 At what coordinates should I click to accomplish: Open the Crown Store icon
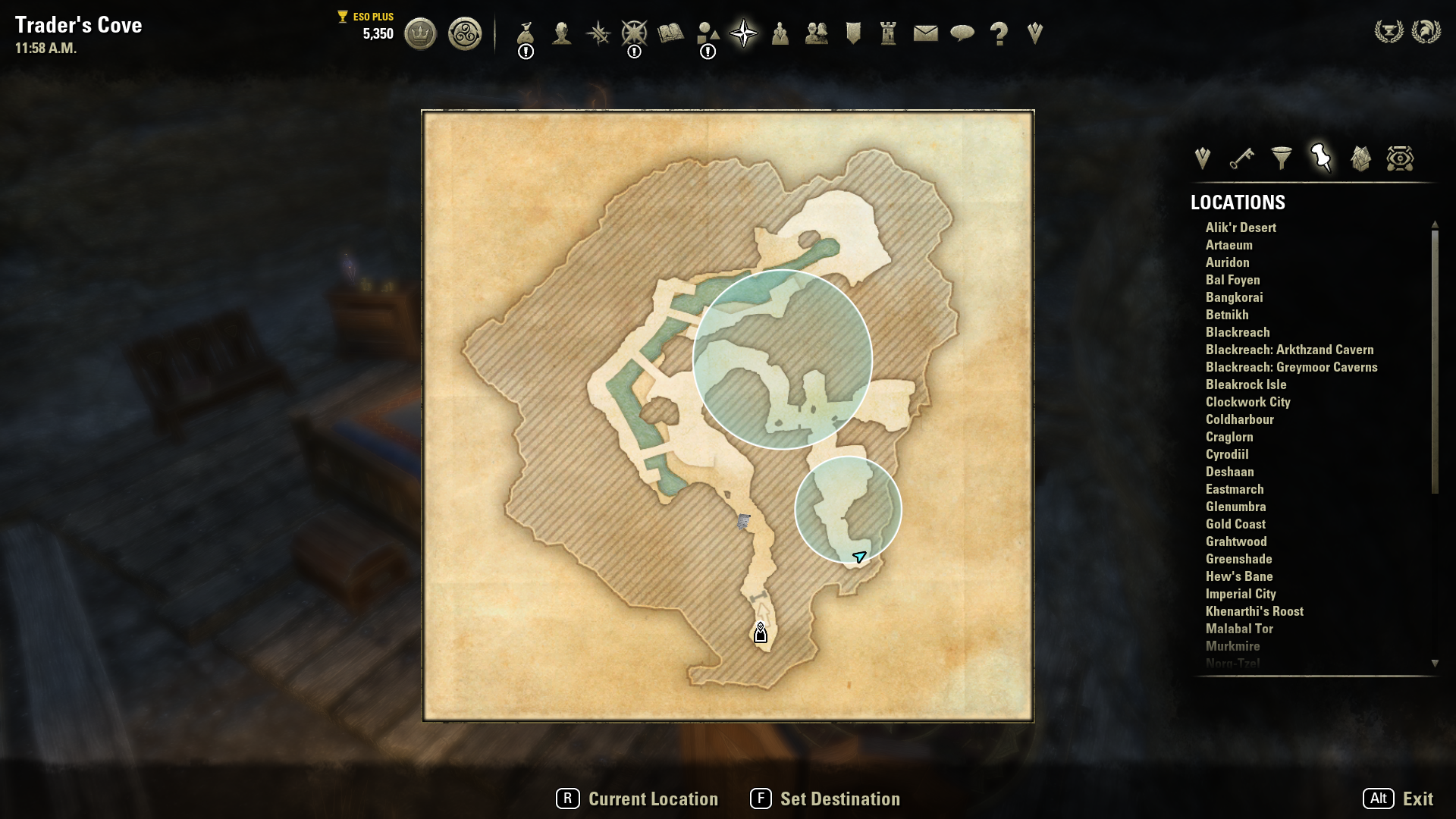point(420,34)
